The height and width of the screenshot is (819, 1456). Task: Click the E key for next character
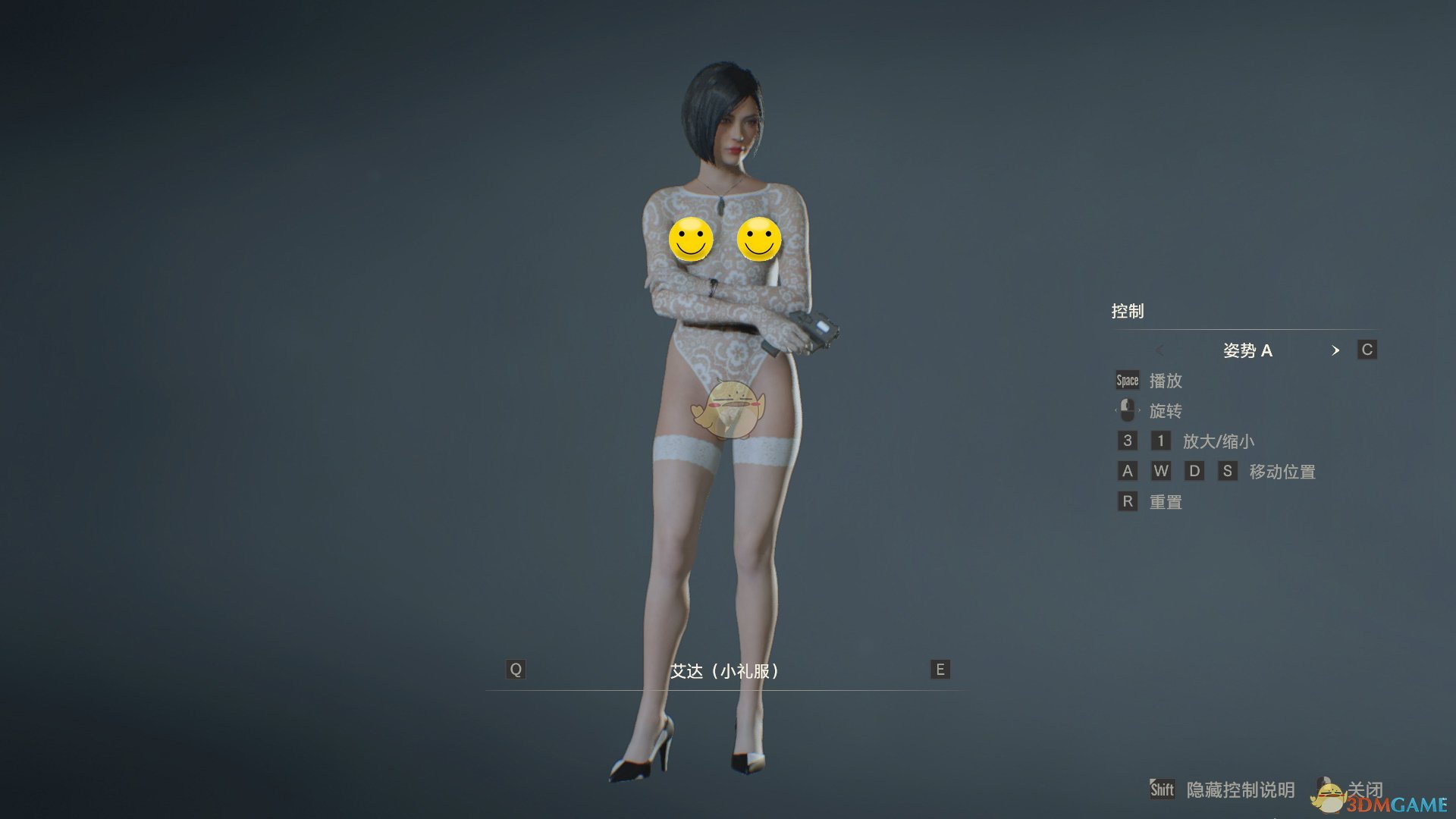[x=939, y=669]
